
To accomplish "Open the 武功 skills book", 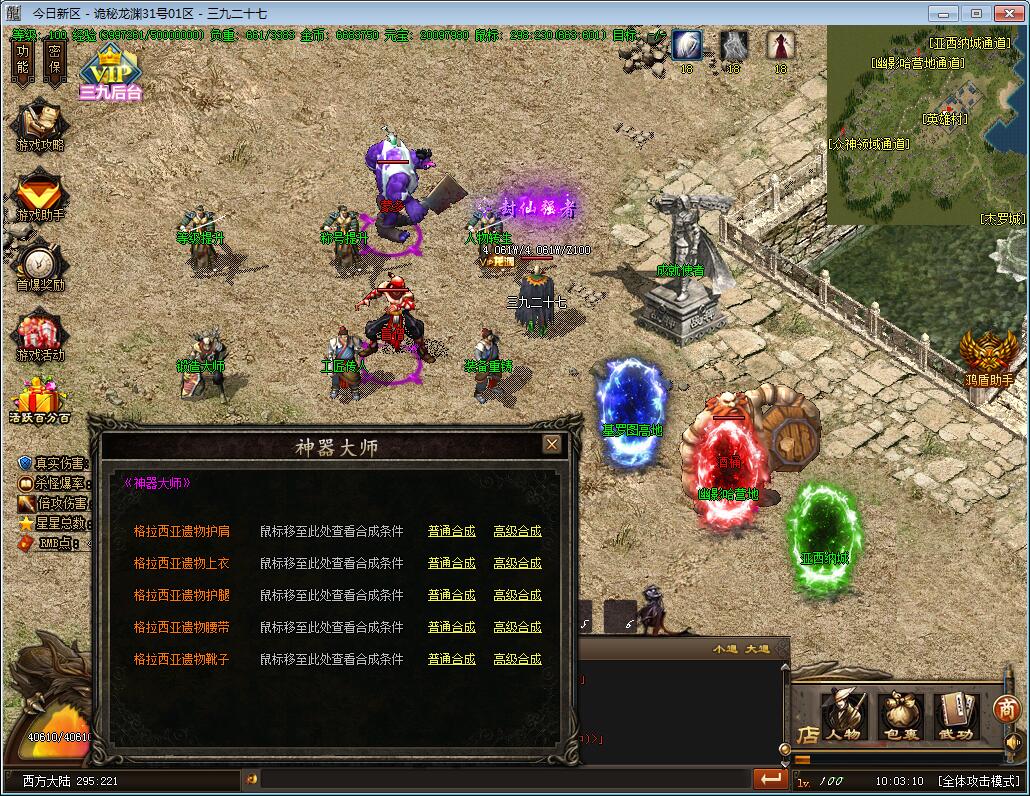I will 955,716.
